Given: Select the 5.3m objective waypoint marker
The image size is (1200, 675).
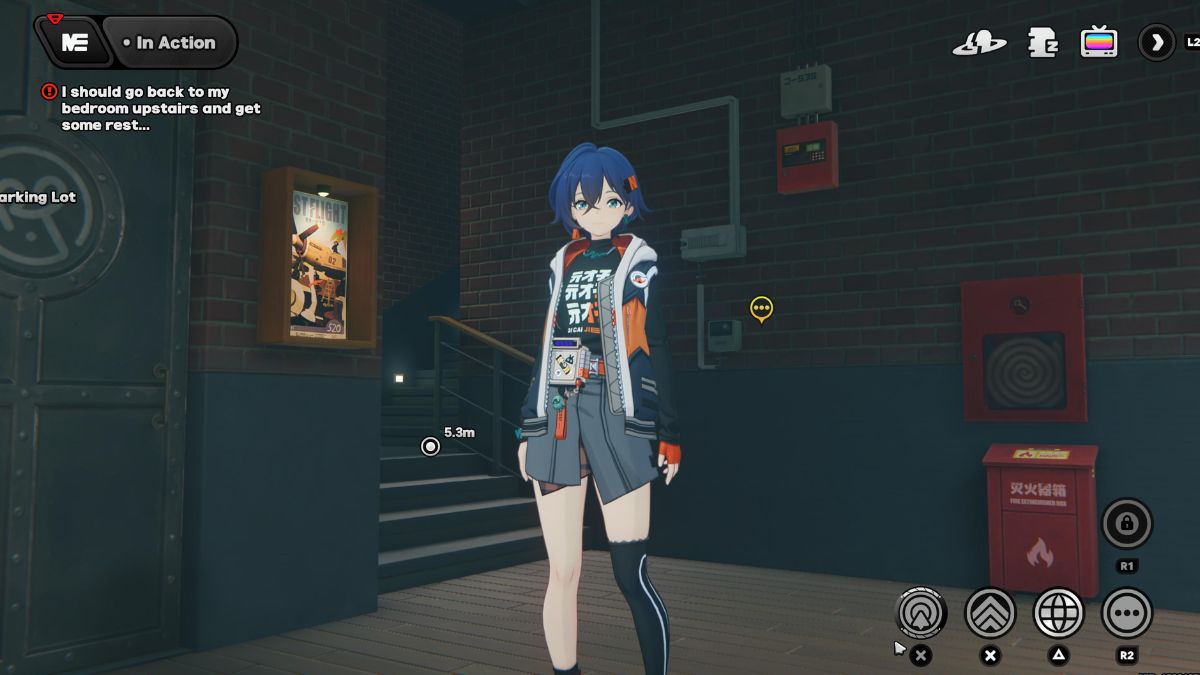Looking at the screenshot, I should 431,446.
